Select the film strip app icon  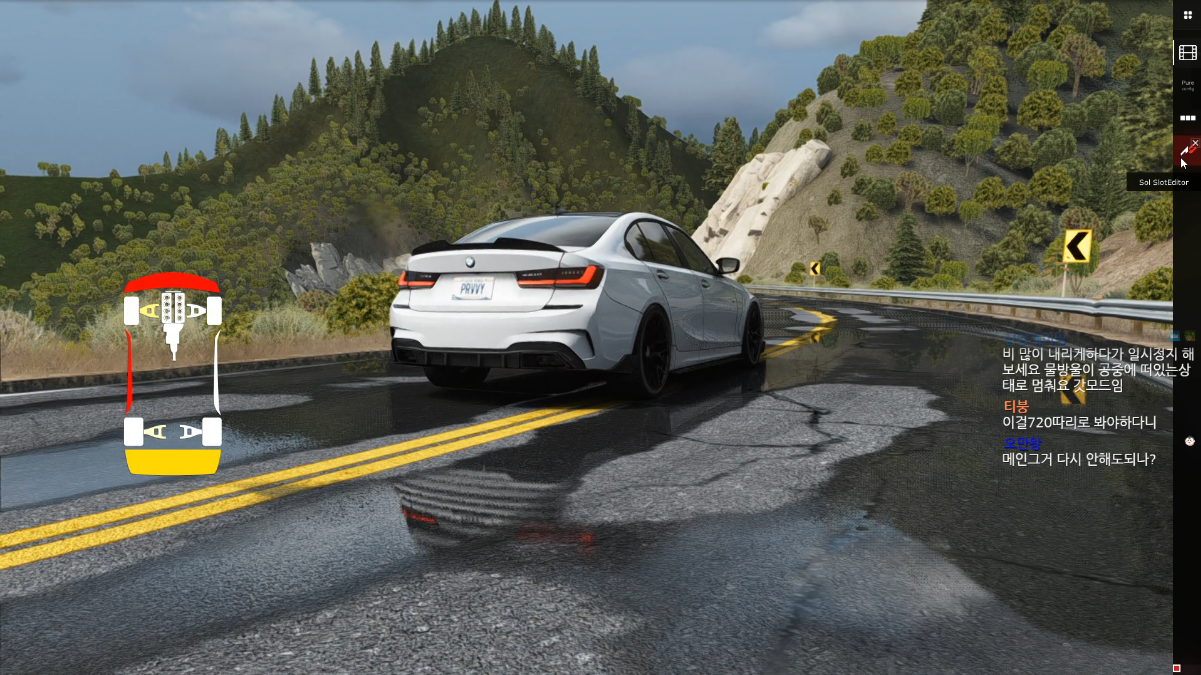tap(1188, 52)
